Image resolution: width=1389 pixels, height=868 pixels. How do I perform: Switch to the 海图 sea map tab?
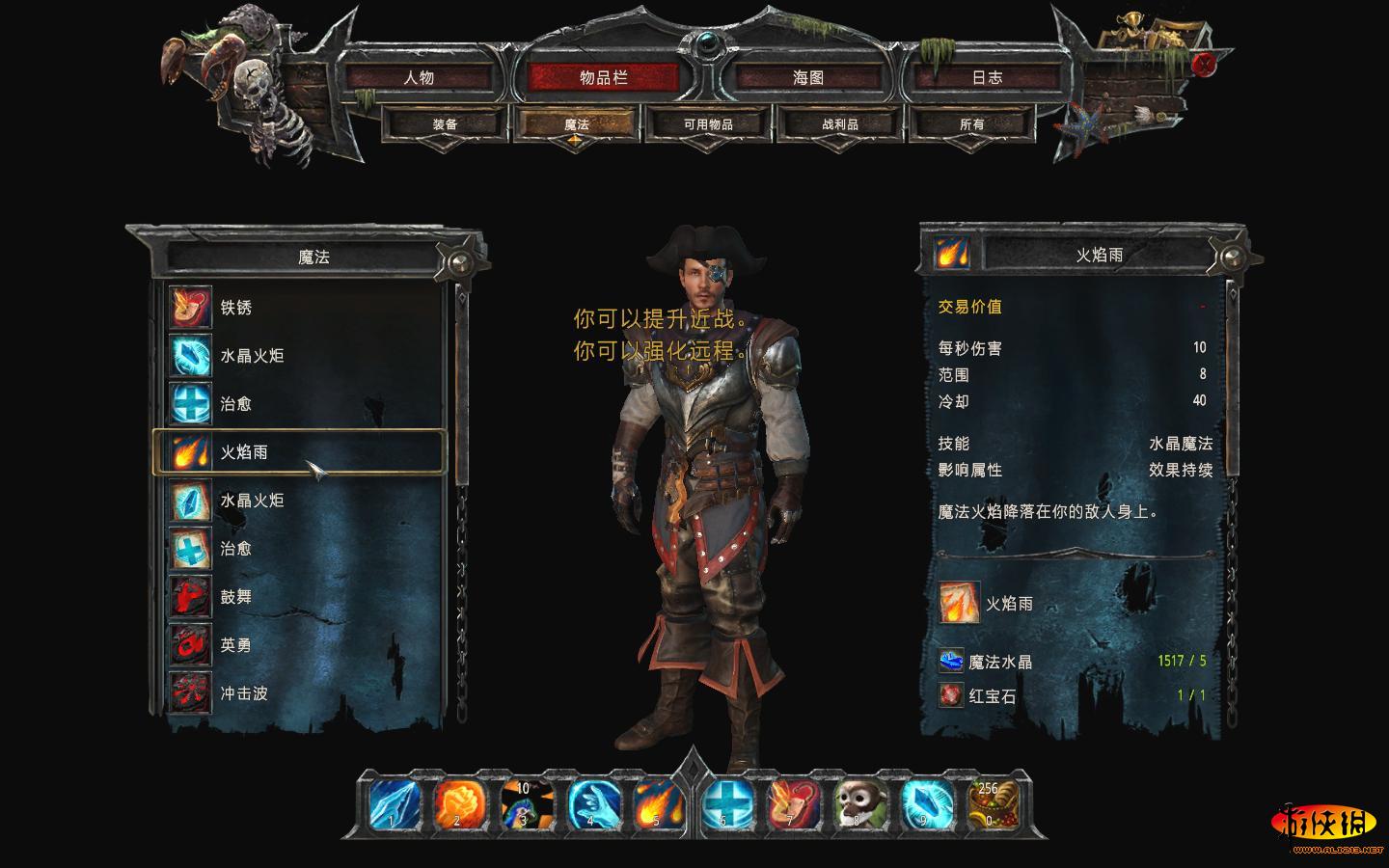pyautogui.click(x=808, y=78)
